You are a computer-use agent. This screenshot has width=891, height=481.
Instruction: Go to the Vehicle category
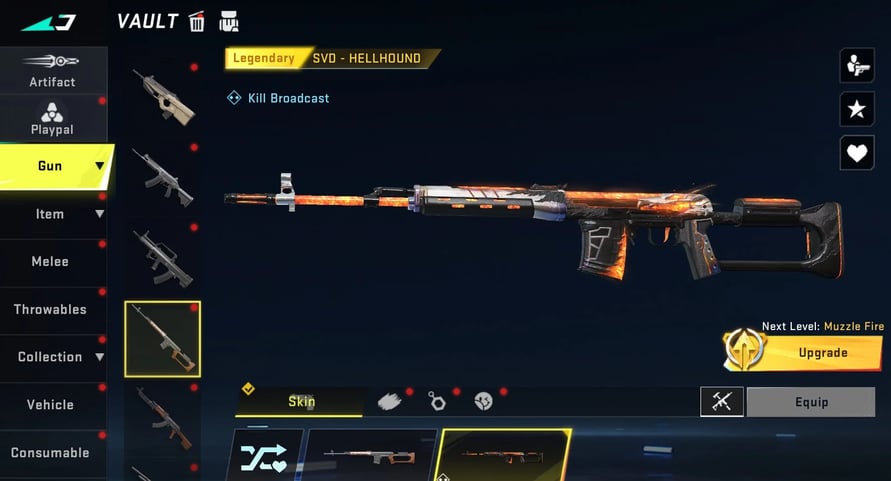50,405
